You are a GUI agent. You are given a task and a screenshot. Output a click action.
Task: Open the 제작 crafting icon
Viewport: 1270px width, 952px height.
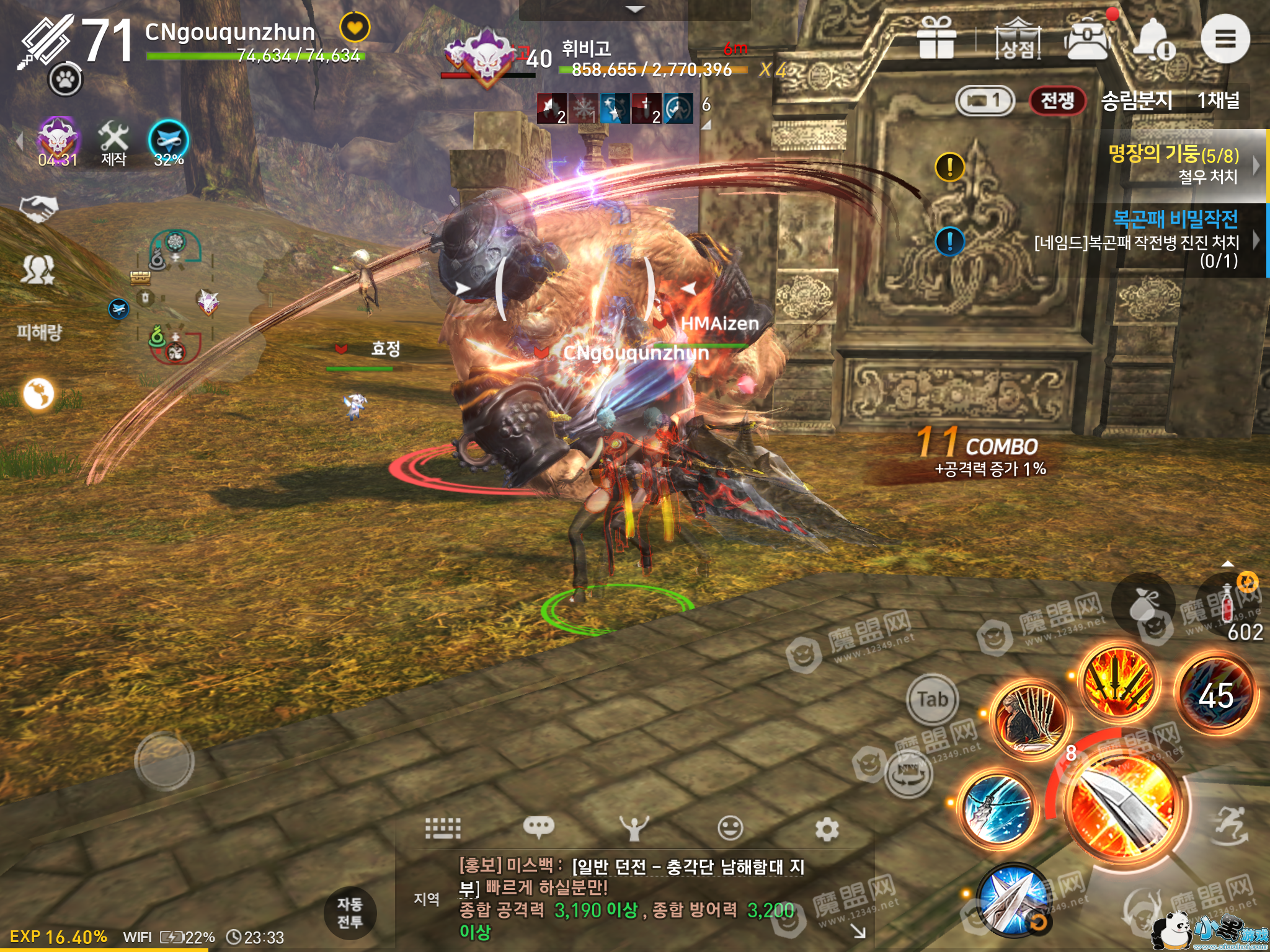click(113, 144)
